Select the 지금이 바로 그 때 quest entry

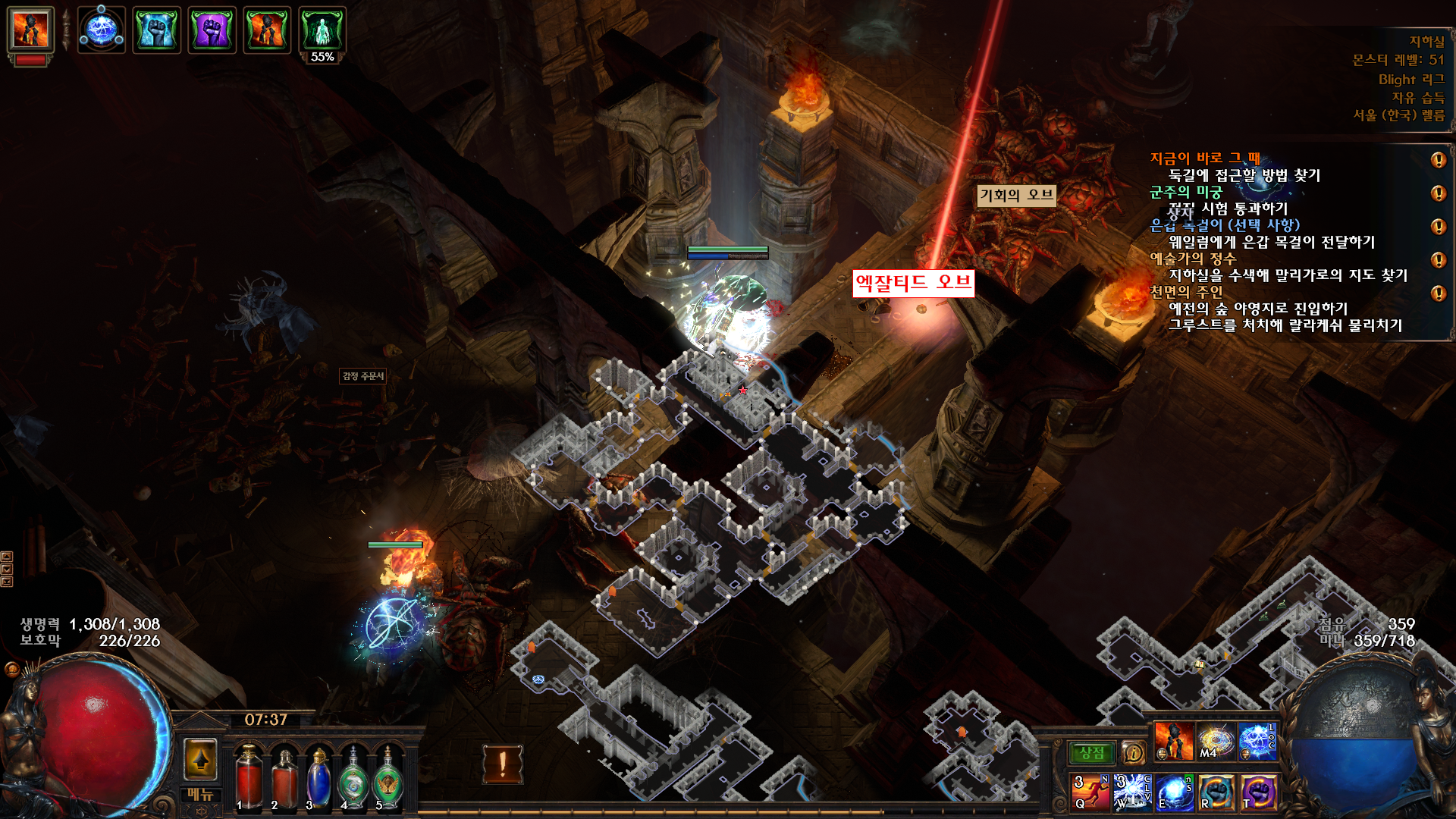1204,158
